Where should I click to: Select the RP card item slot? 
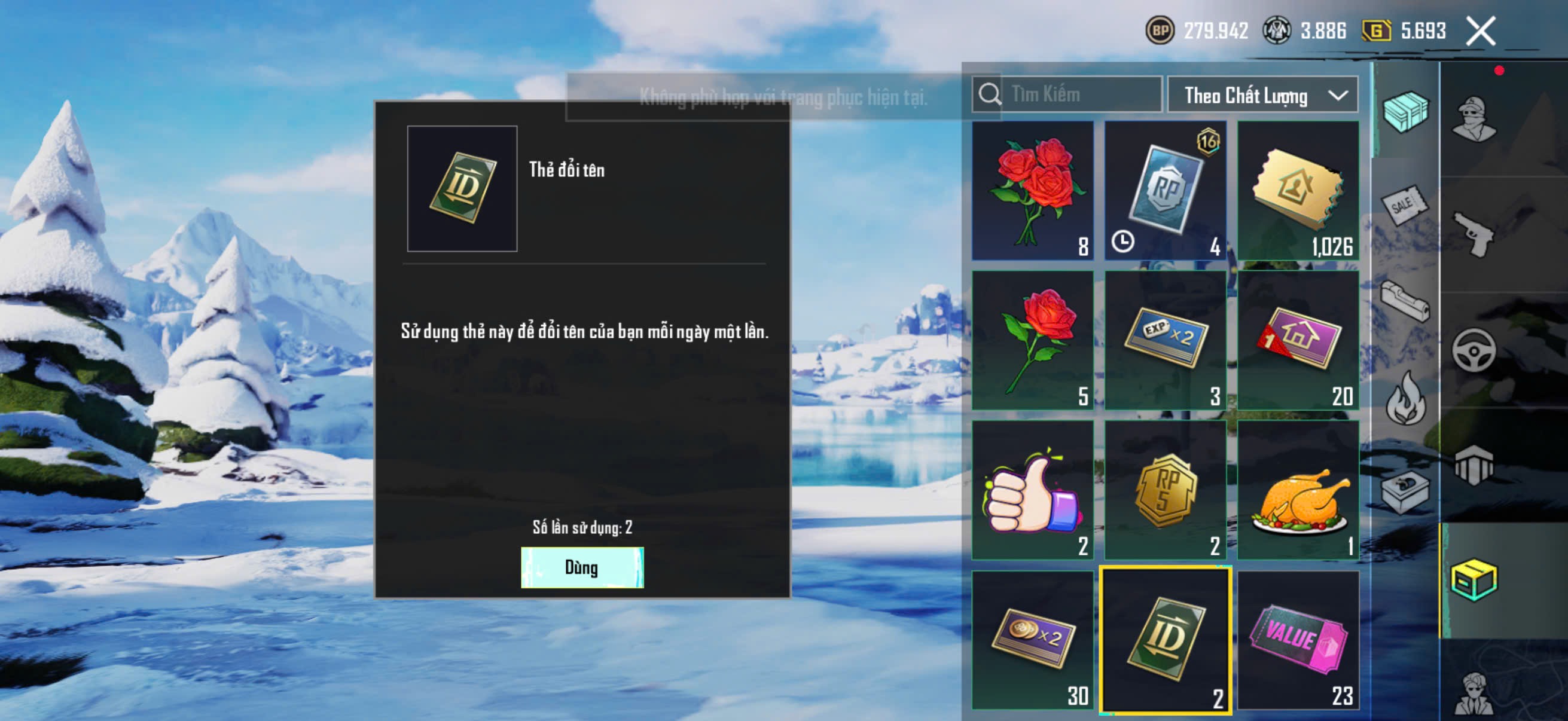[x=1165, y=191]
